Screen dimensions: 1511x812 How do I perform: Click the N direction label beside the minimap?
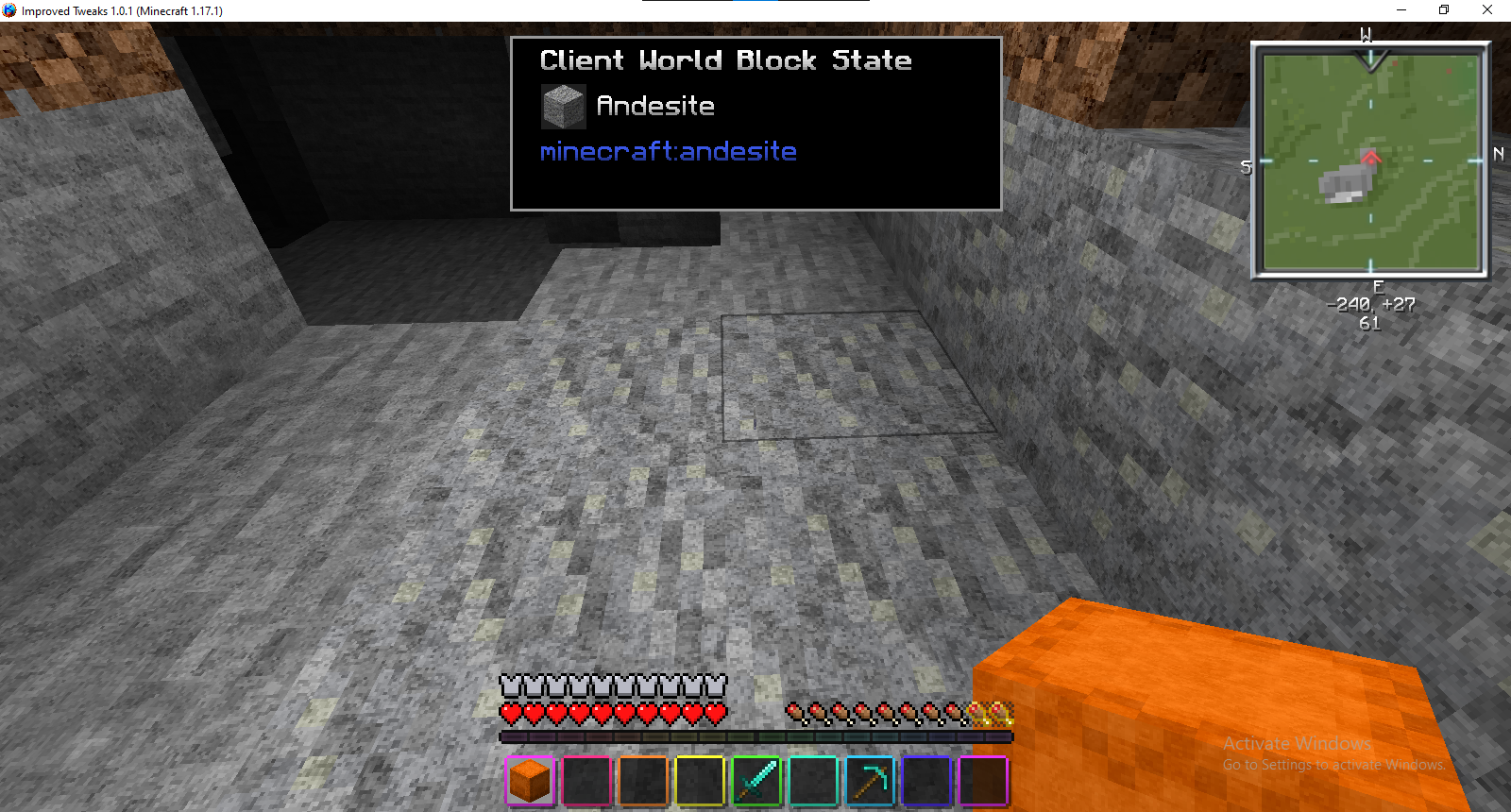point(1498,154)
